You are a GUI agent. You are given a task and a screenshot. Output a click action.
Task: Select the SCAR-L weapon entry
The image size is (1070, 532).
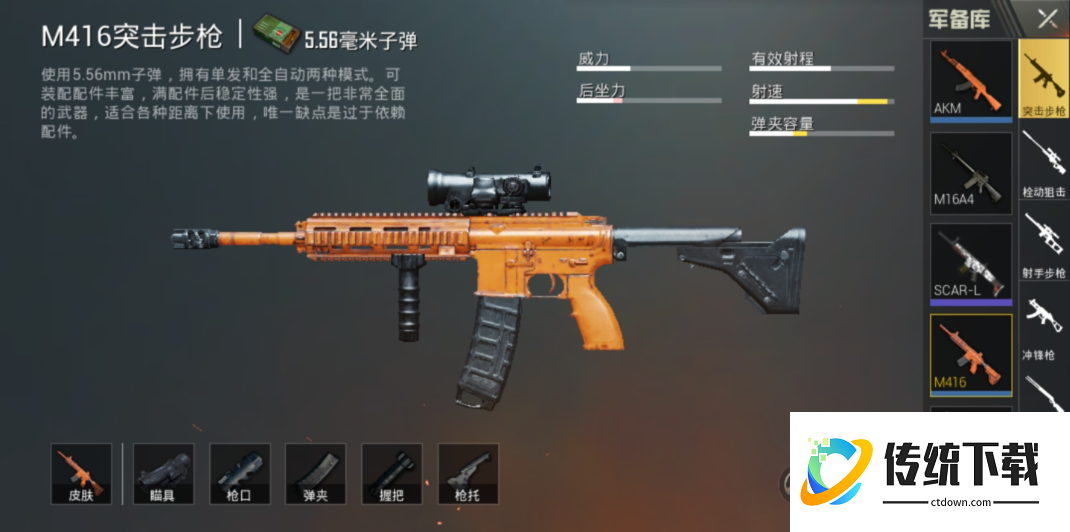coord(971,263)
